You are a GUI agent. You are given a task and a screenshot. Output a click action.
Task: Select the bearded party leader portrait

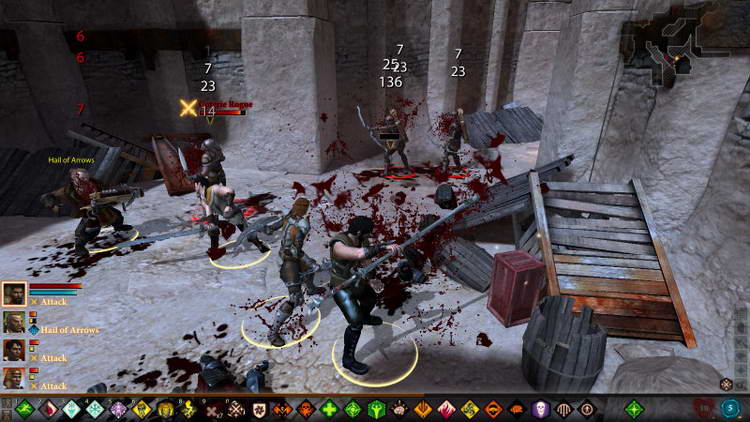(14, 294)
